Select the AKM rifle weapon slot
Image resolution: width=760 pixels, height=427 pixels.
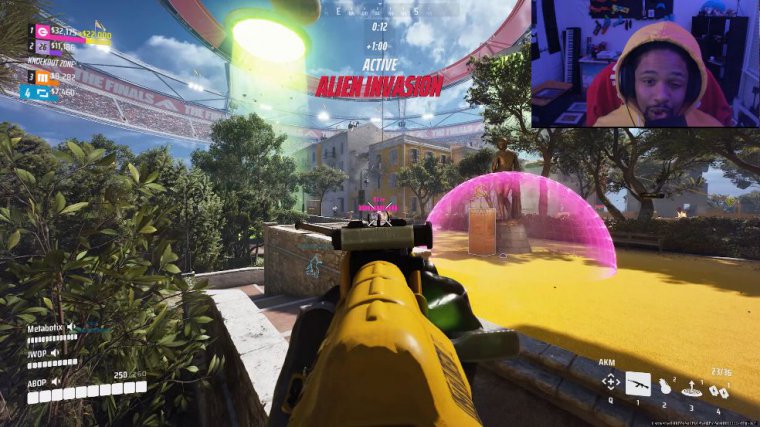coord(638,383)
